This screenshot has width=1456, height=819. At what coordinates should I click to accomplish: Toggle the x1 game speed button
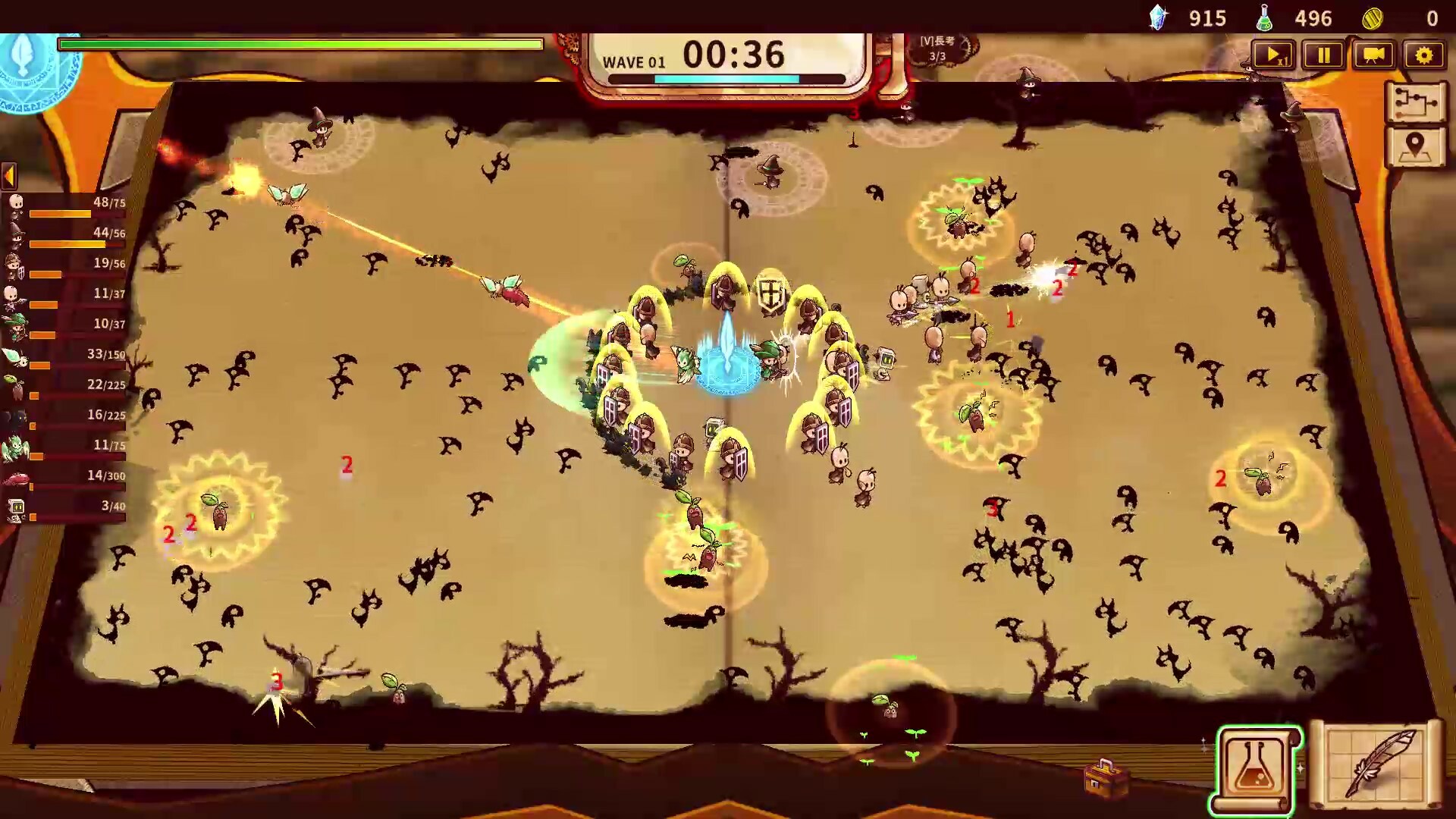1273,55
